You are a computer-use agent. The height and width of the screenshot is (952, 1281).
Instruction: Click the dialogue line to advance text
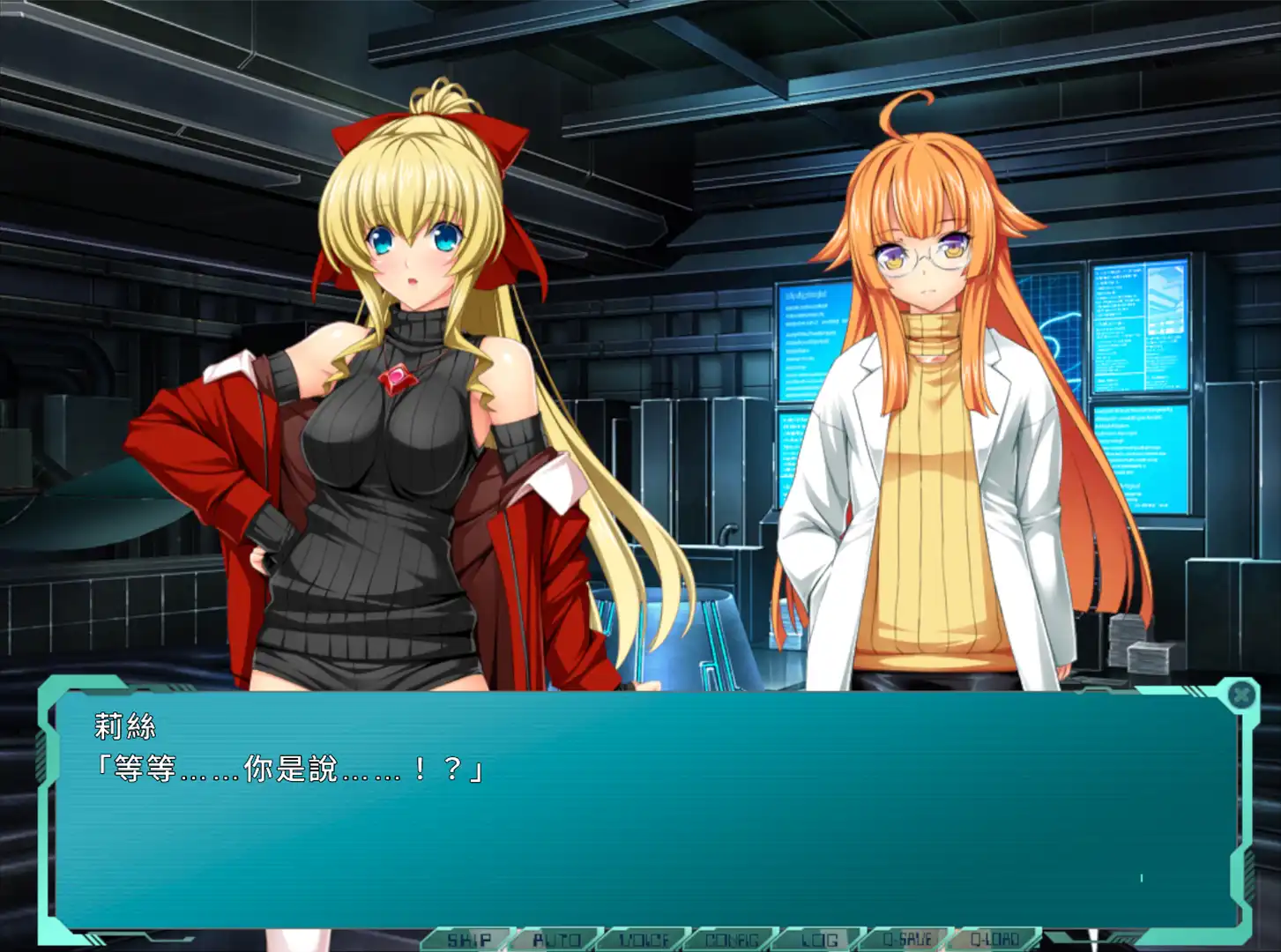click(291, 769)
